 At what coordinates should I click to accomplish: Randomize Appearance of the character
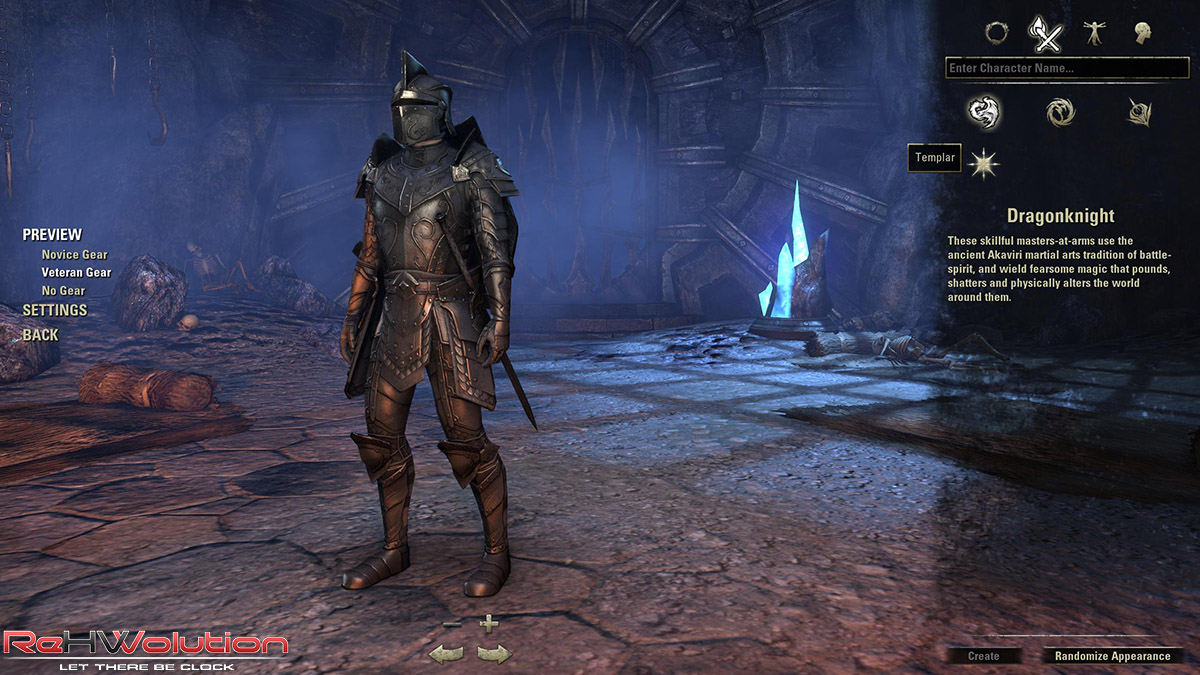pyautogui.click(x=1112, y=656)
